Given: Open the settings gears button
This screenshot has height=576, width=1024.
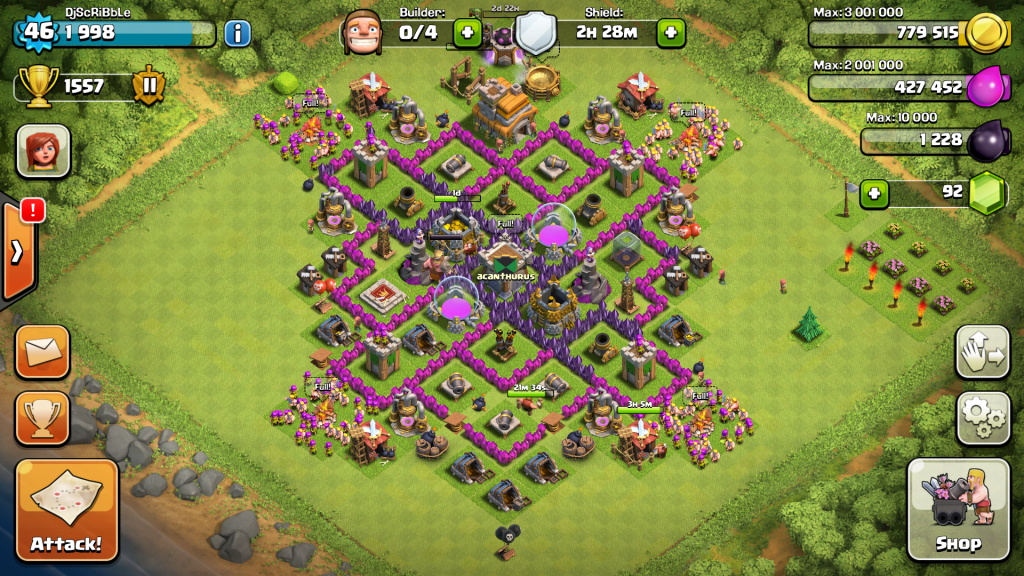Looking at the screenshot, I should [x=982, y=417].
